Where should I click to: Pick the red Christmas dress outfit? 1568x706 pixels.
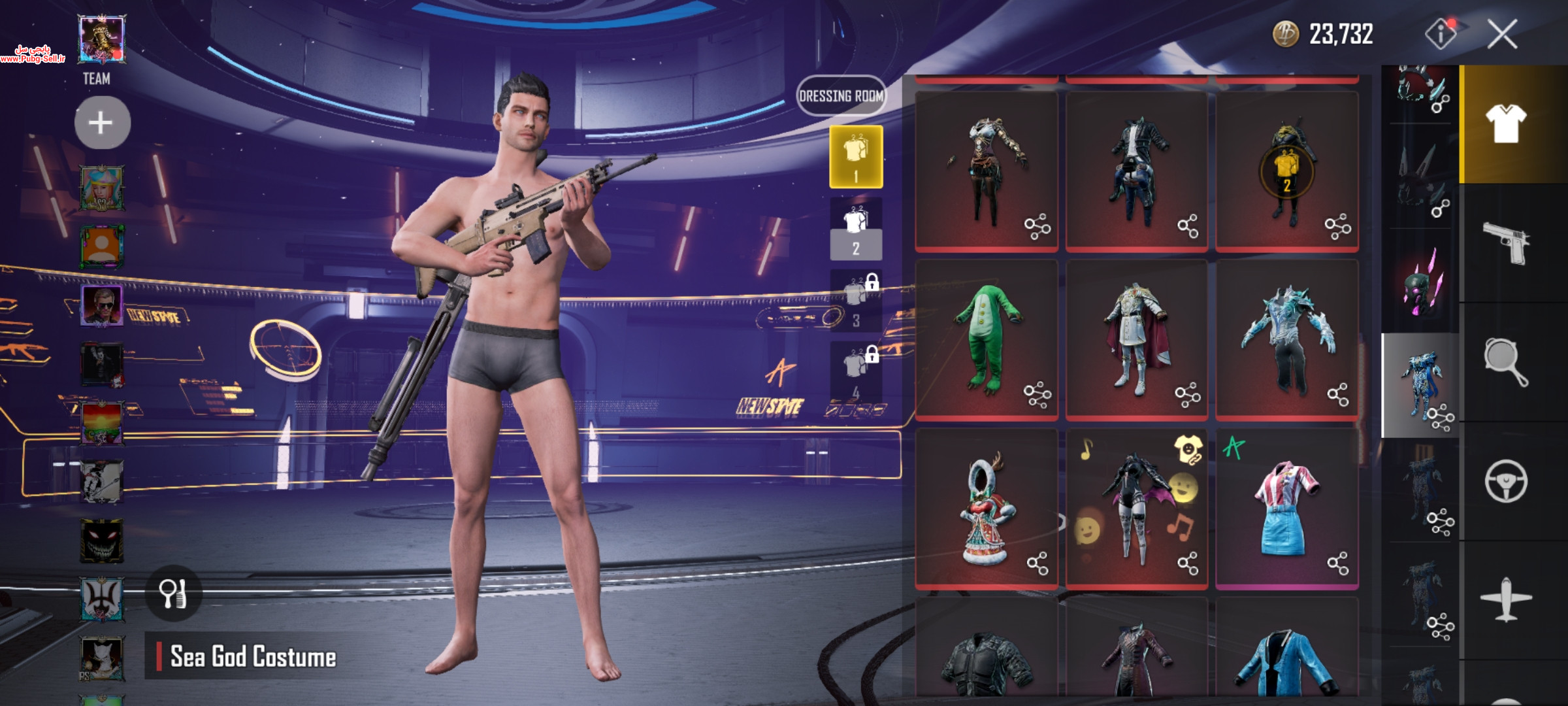pyautogui.click(x=985, y=507)
